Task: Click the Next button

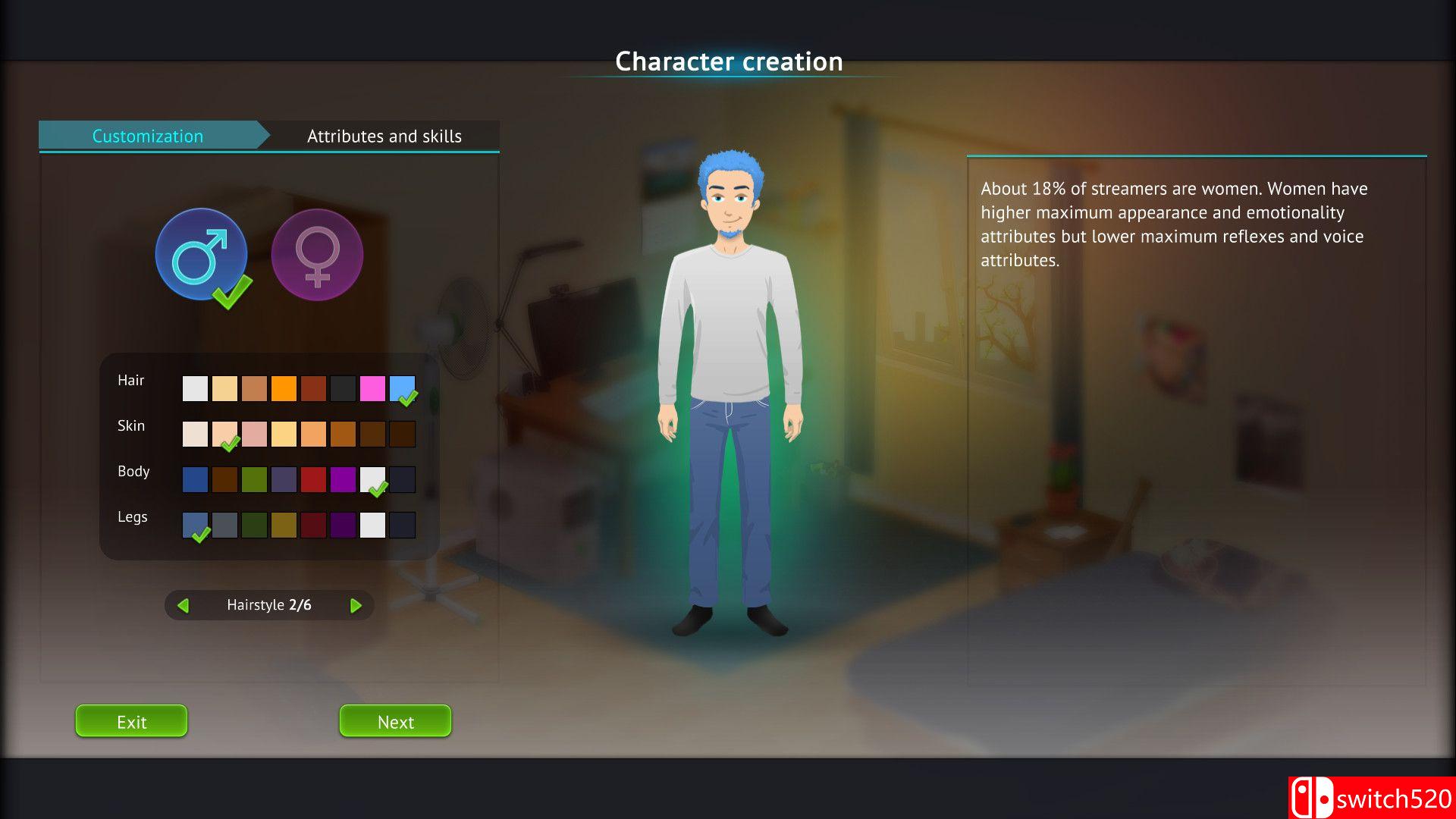Action: [x=395, y=721]
